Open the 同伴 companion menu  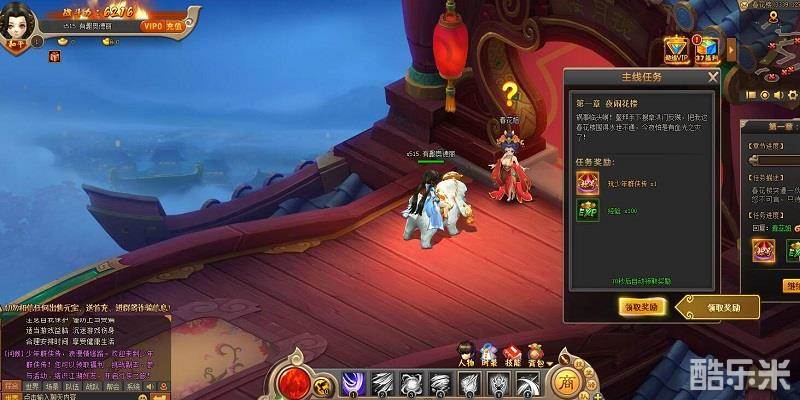489,354
